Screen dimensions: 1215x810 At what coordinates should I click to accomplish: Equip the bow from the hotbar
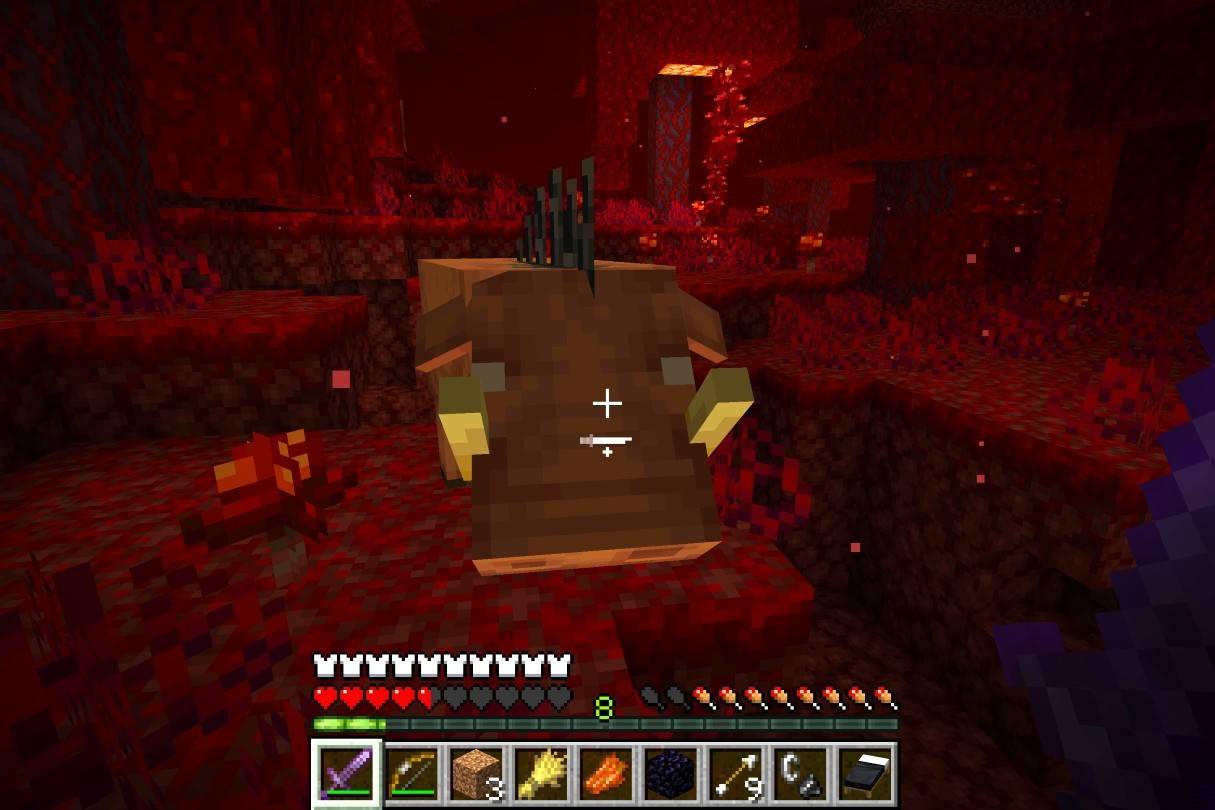tap(411, 773)
